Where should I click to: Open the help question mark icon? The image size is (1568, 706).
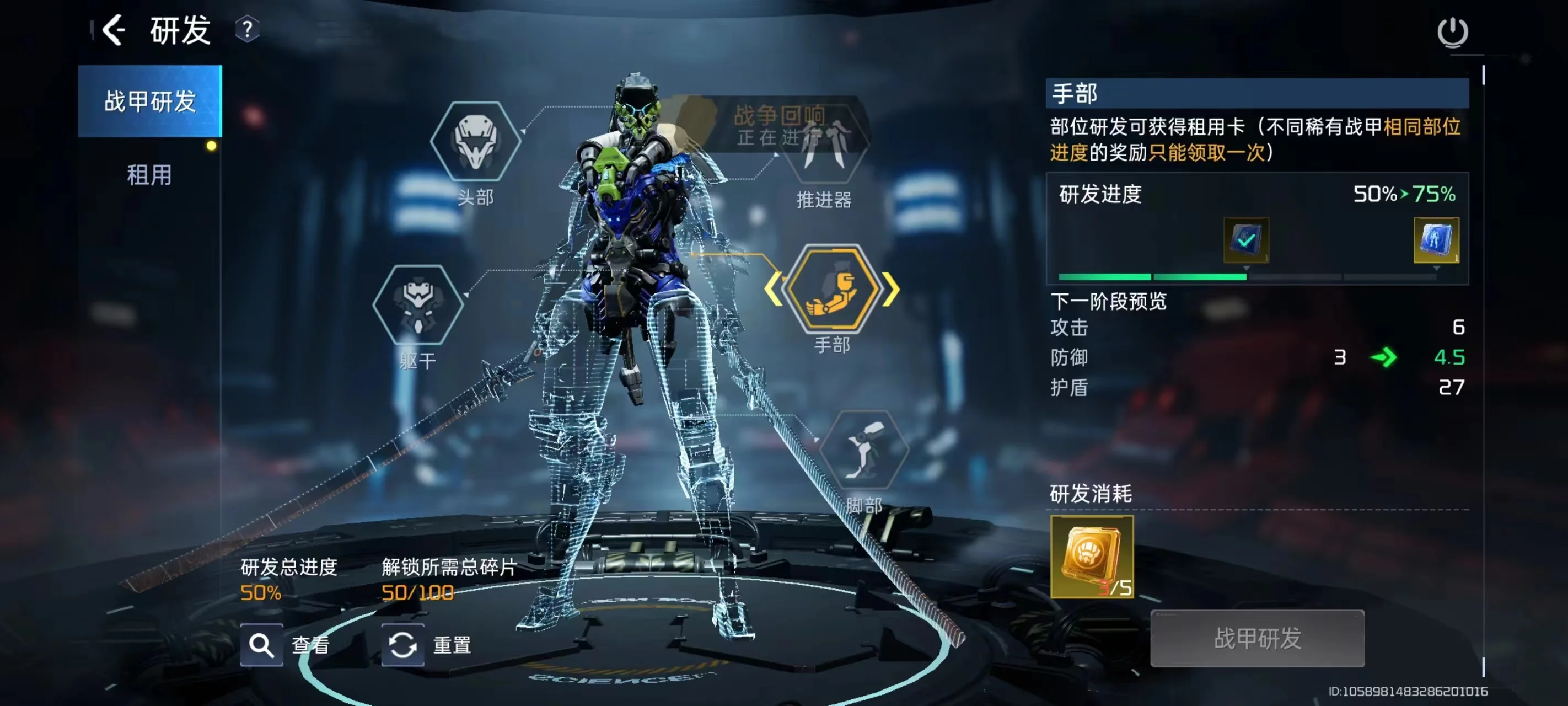point(247,29)
